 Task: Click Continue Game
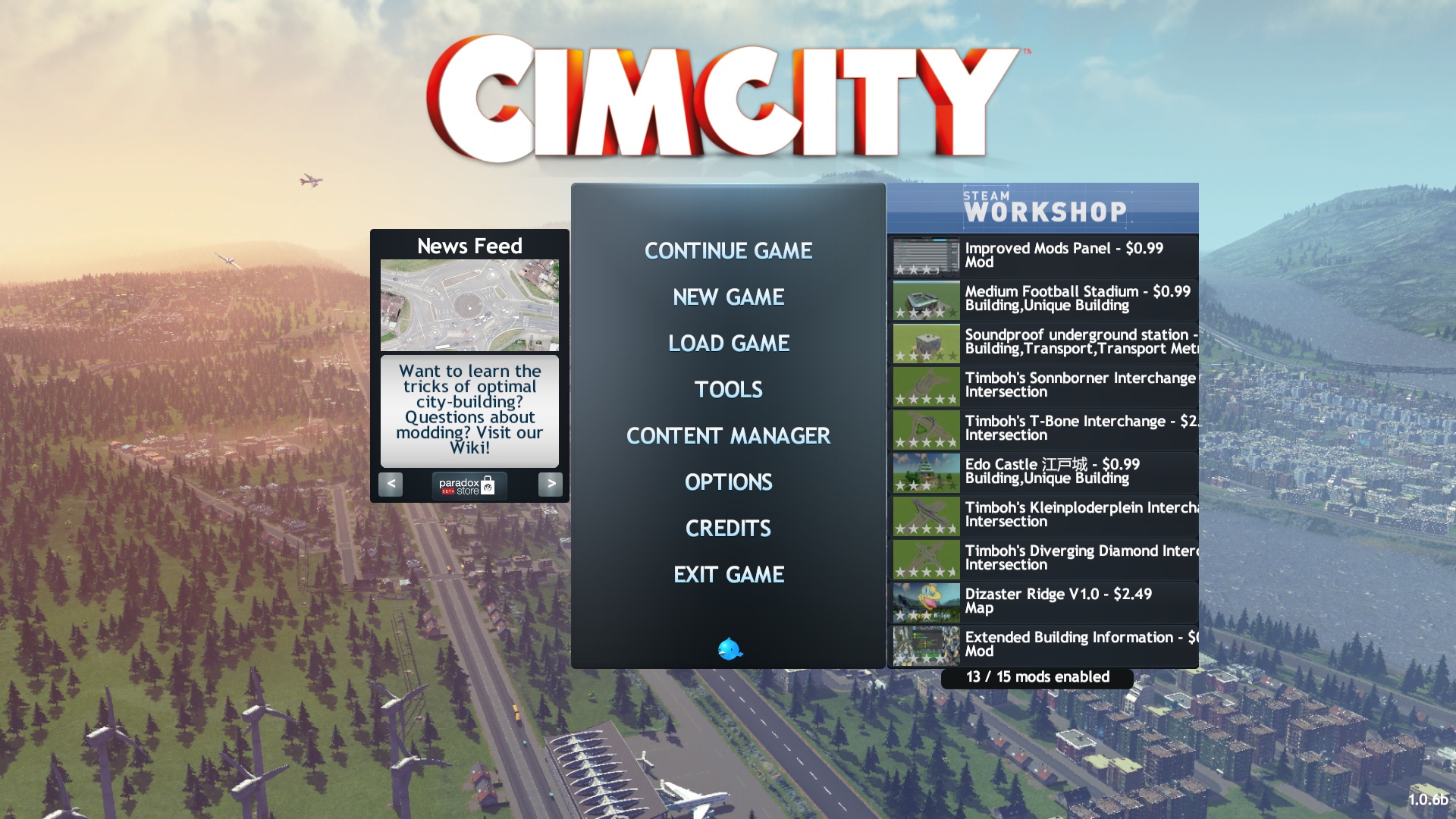[728, 250]
